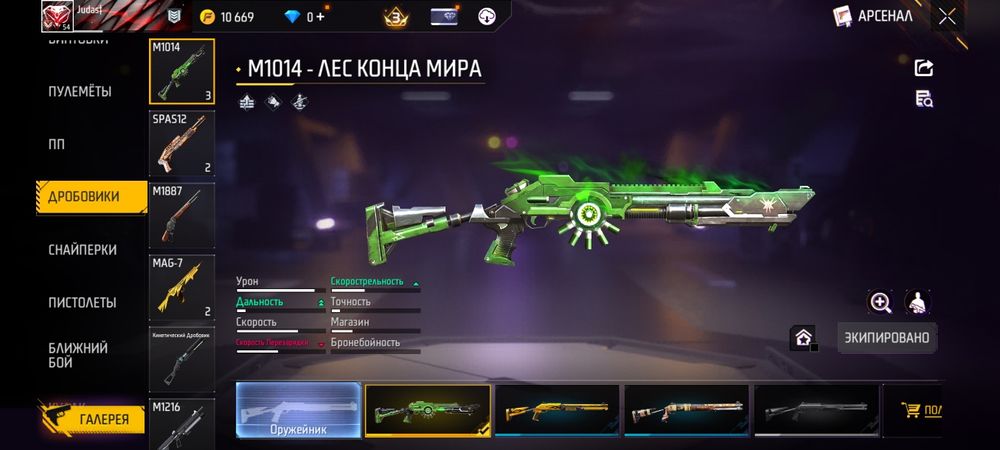Open the Machine Guns (ПУЛЕМЁТЫ) category
Screen dimensions: 1000x450
(80, 92)
